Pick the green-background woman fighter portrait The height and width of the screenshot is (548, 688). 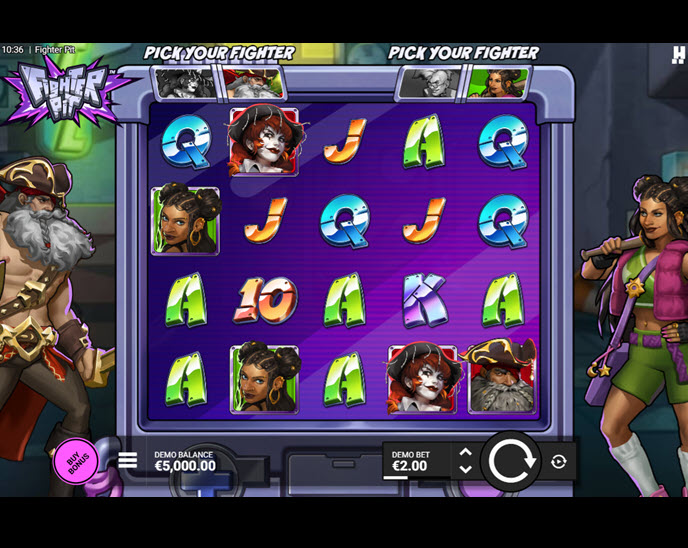pyautogui.click(x=498, y=83)
